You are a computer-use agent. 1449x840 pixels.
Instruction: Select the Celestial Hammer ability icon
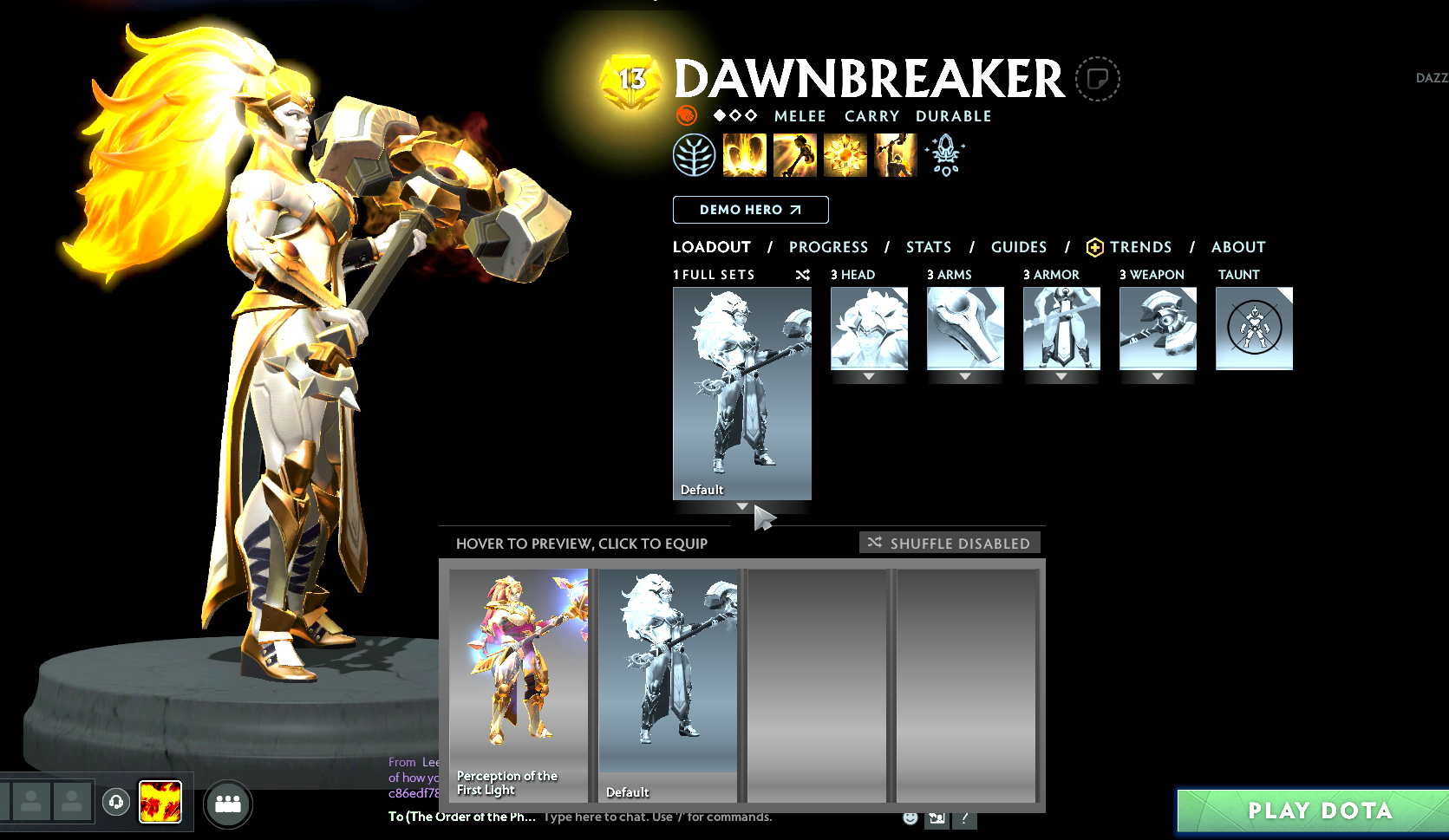coord(795,153)
